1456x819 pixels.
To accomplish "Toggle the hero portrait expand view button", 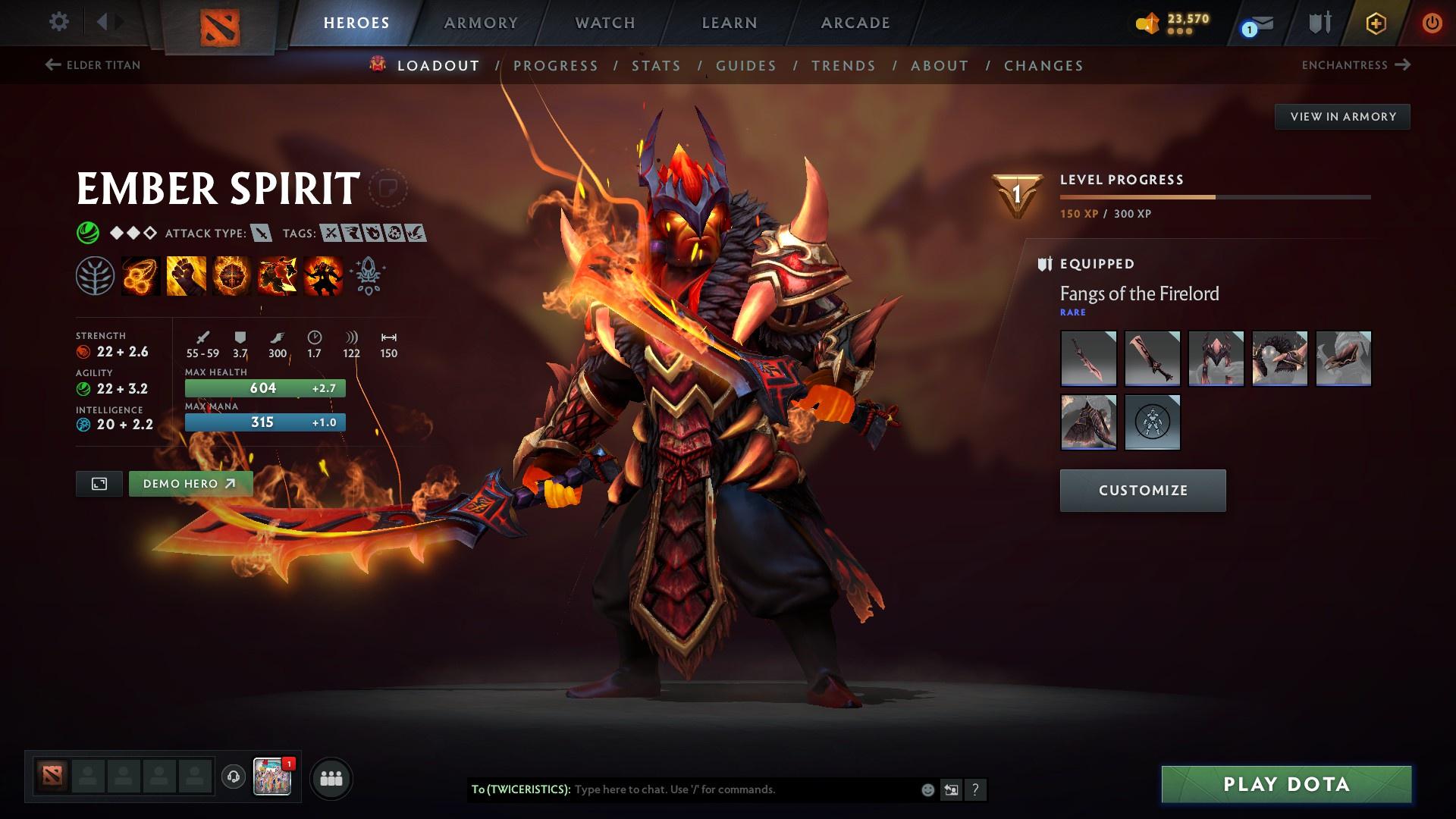I will point(98,483).
